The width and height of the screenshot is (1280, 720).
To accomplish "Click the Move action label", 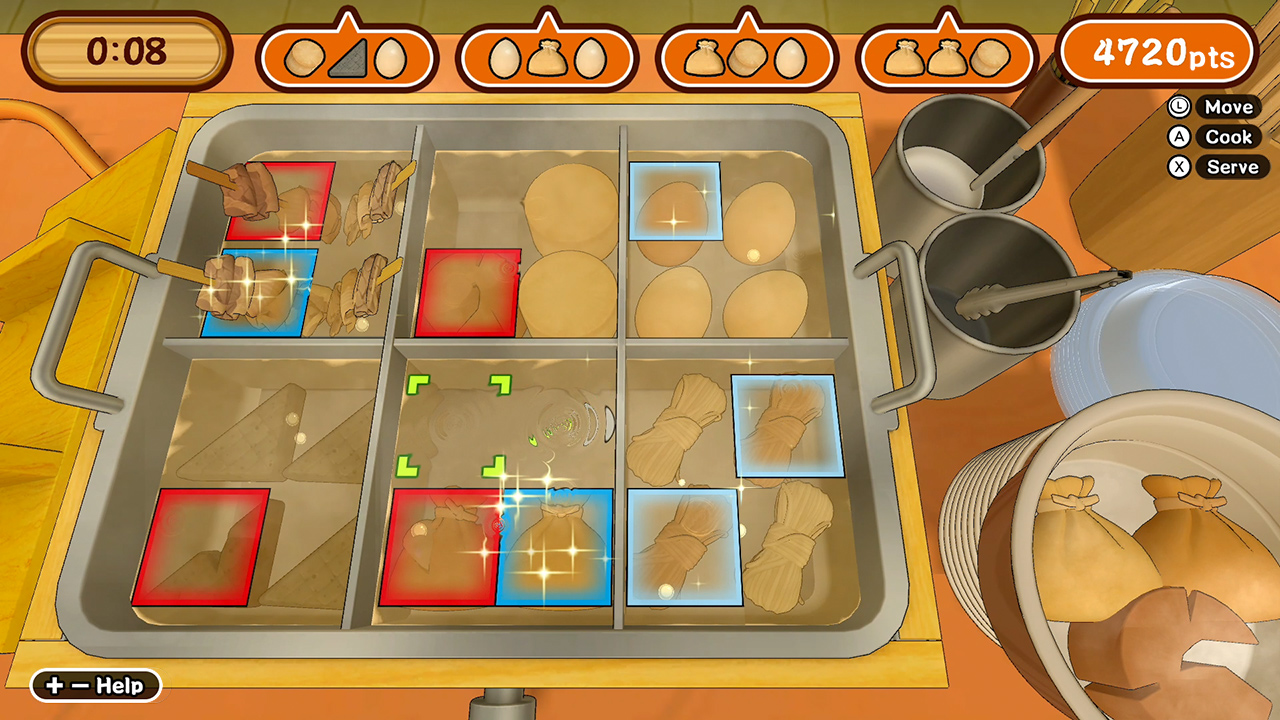I will coord(1228,107).
